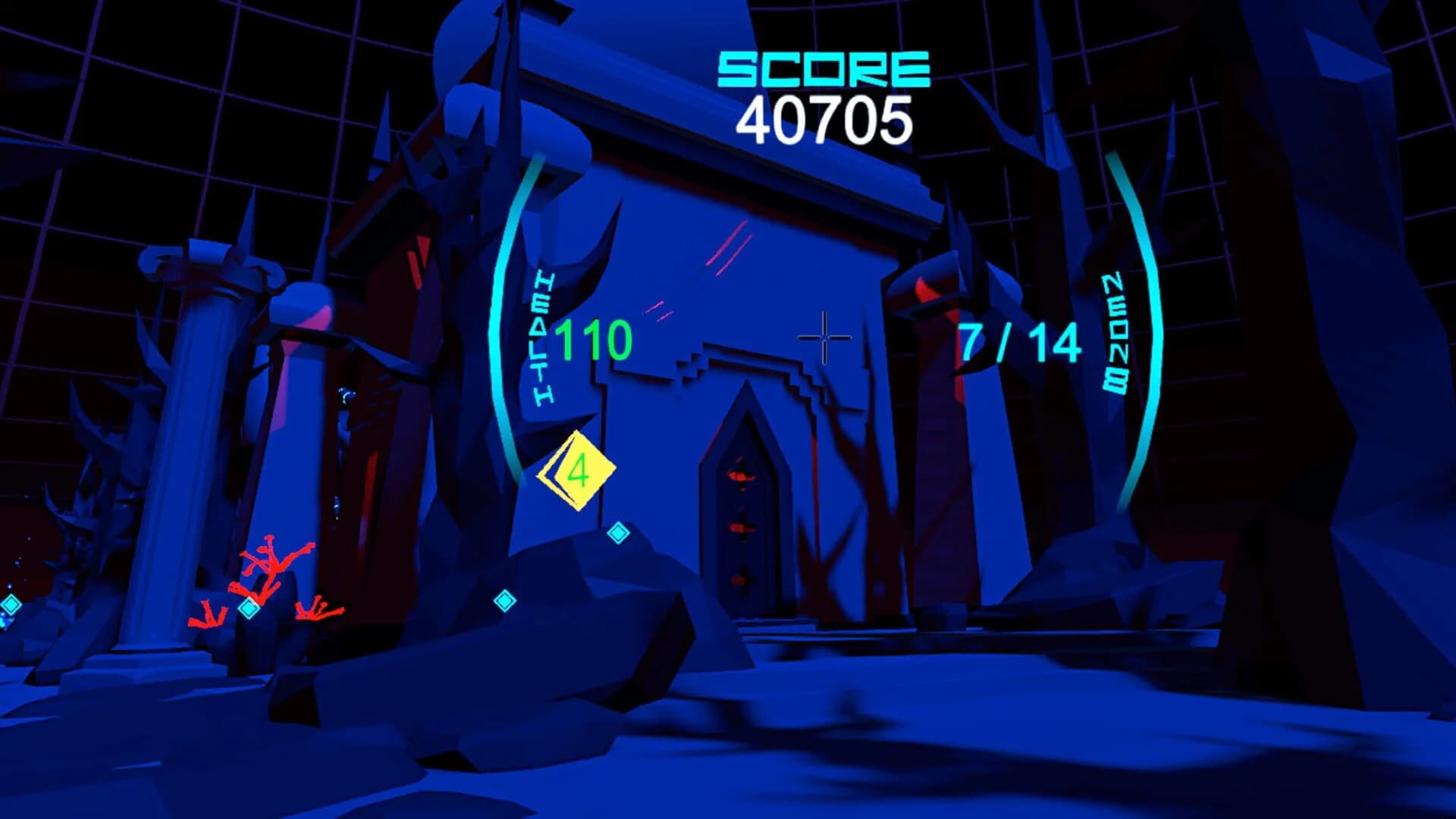Image resolution: width=1456 pixels, height=819 pixels.
Task: Click the small cyan diamond at left edge
Action: 9,604
